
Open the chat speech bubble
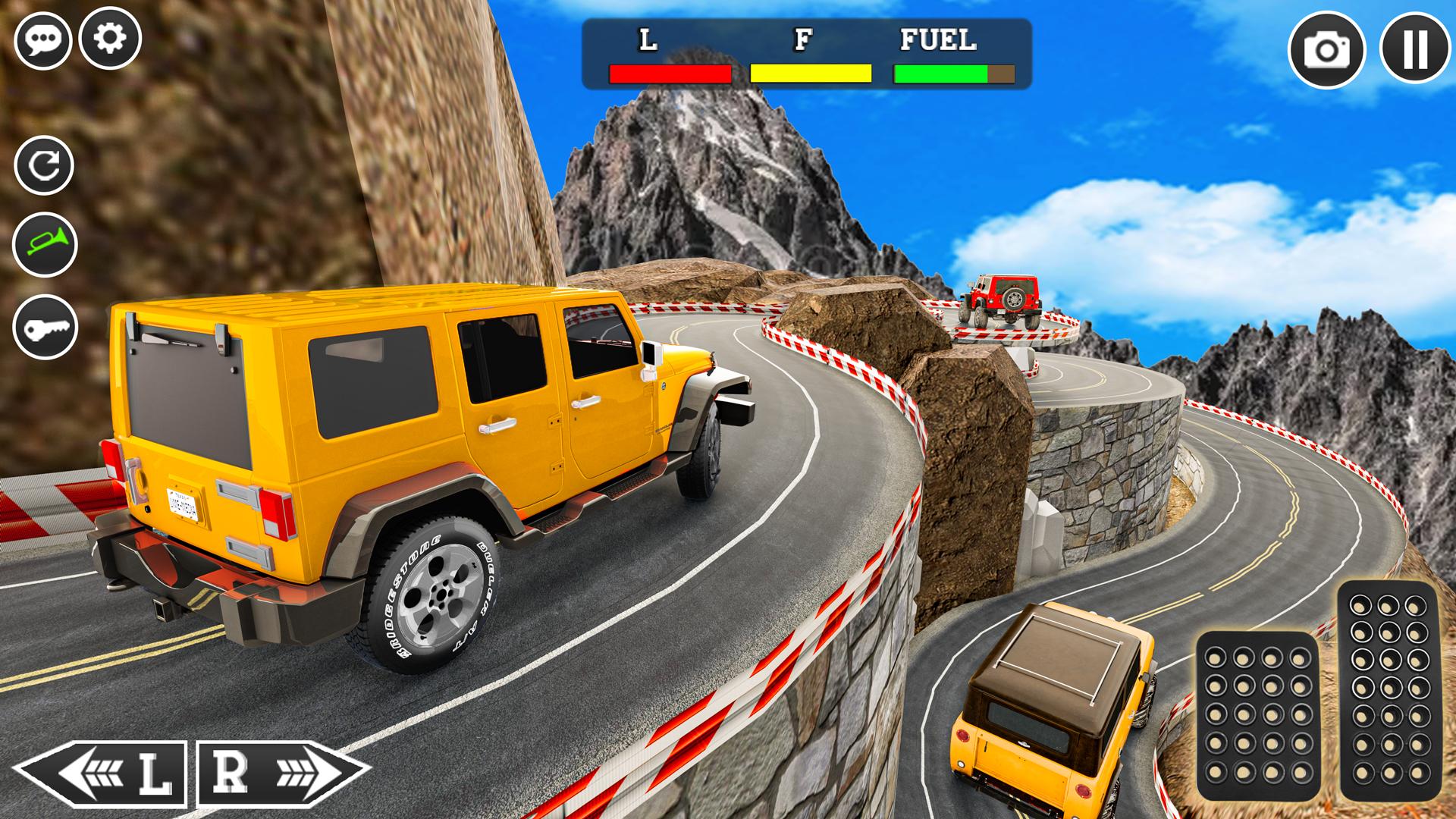[x=42, y=39]
